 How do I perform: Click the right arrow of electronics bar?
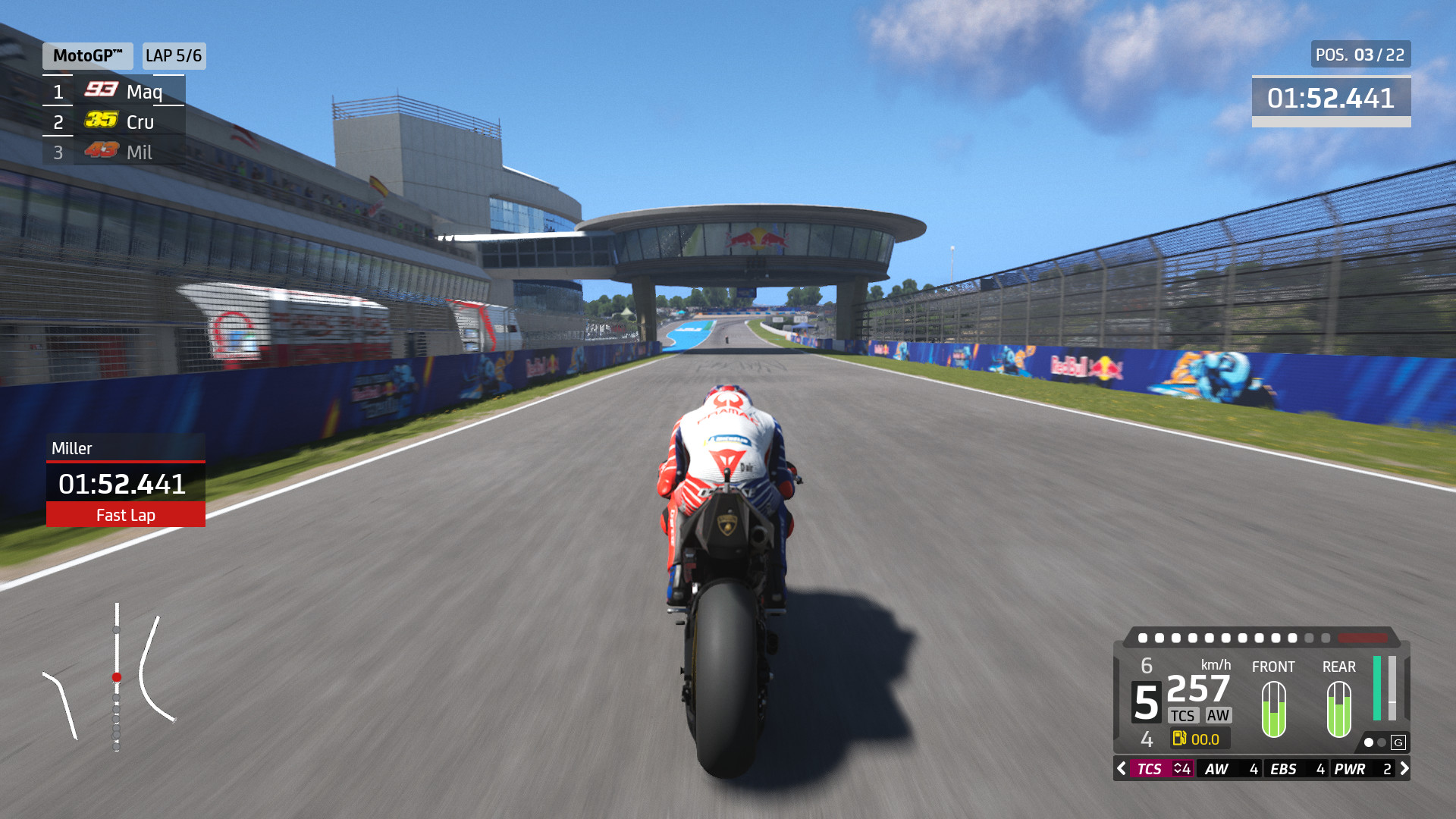tap(1404, 769)
